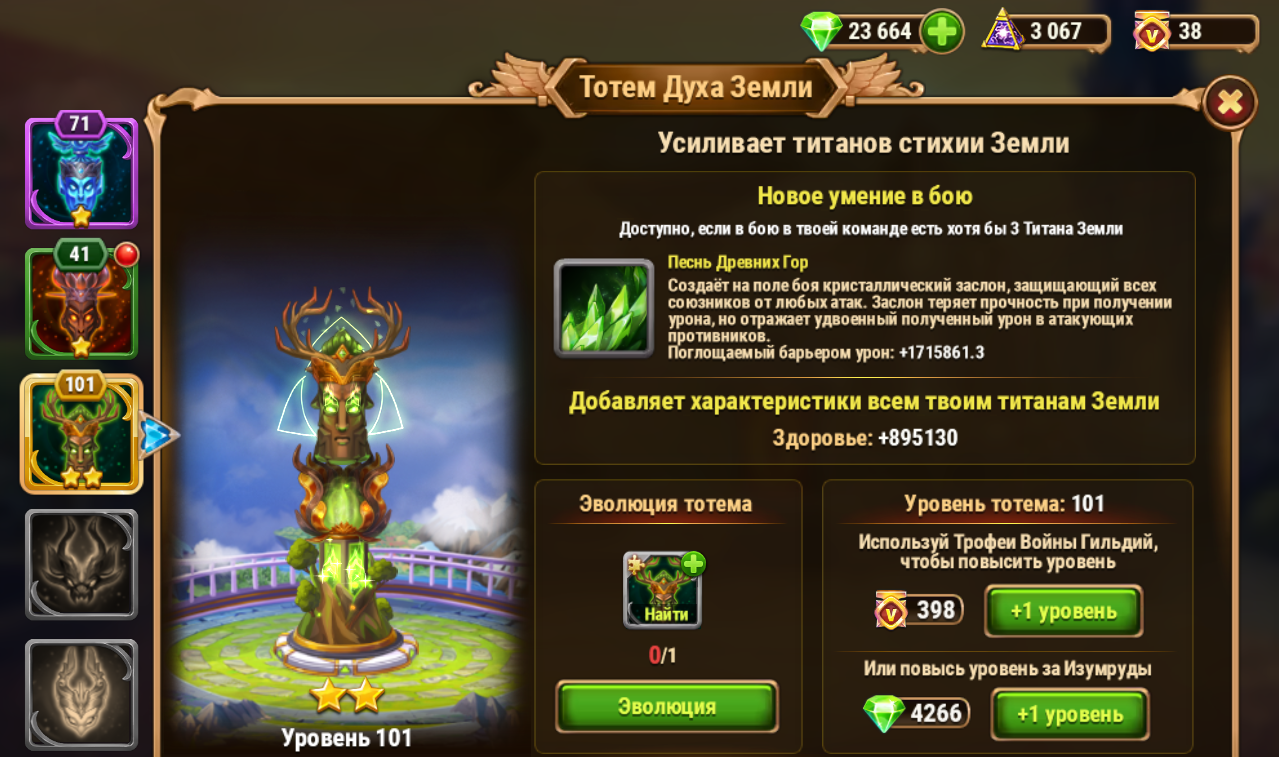Tap the Найти totem fragment icon
Image resolution: width=1279 pixels, height=757 pixels.
[663, 590]
